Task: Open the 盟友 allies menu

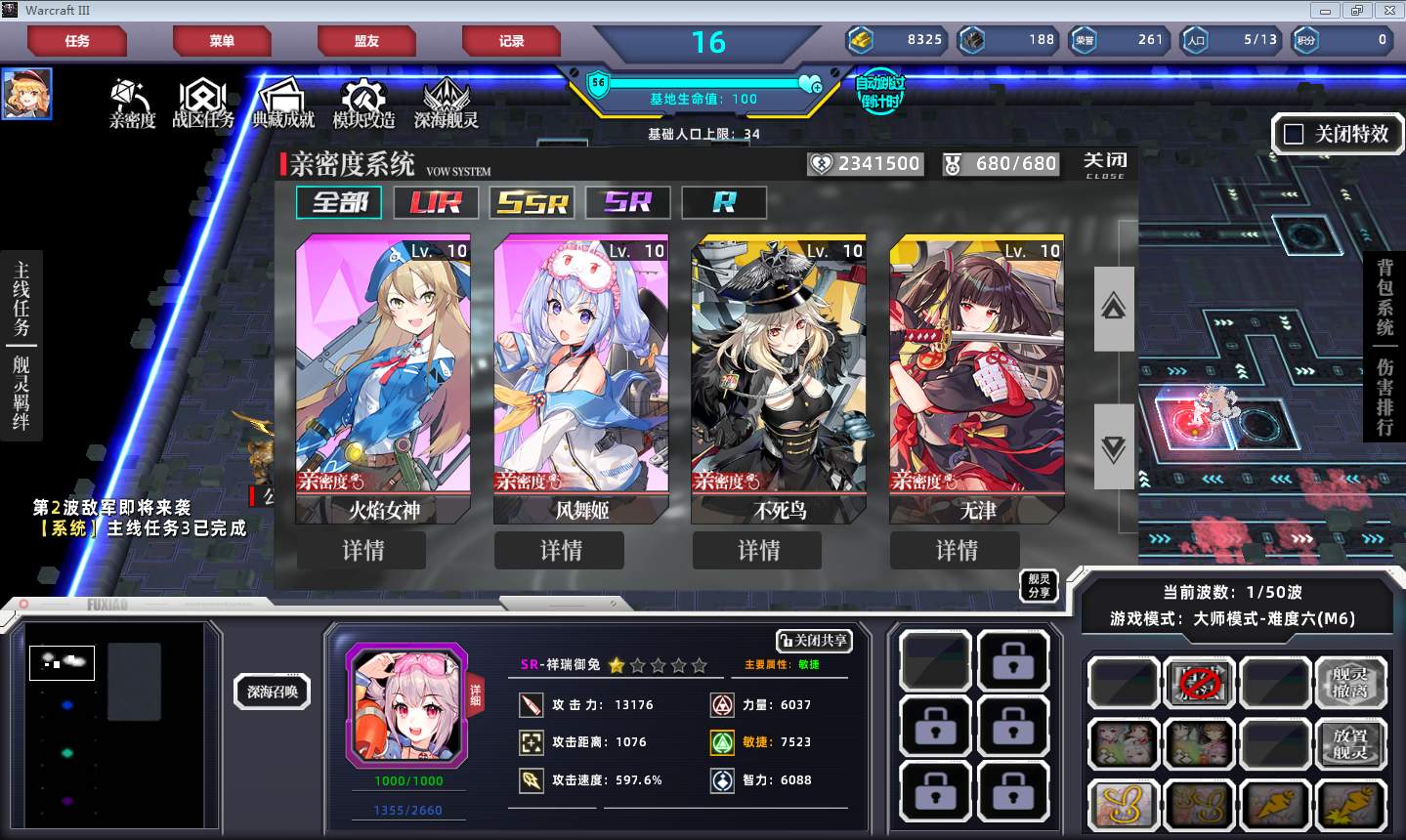Action: point(366,41)
